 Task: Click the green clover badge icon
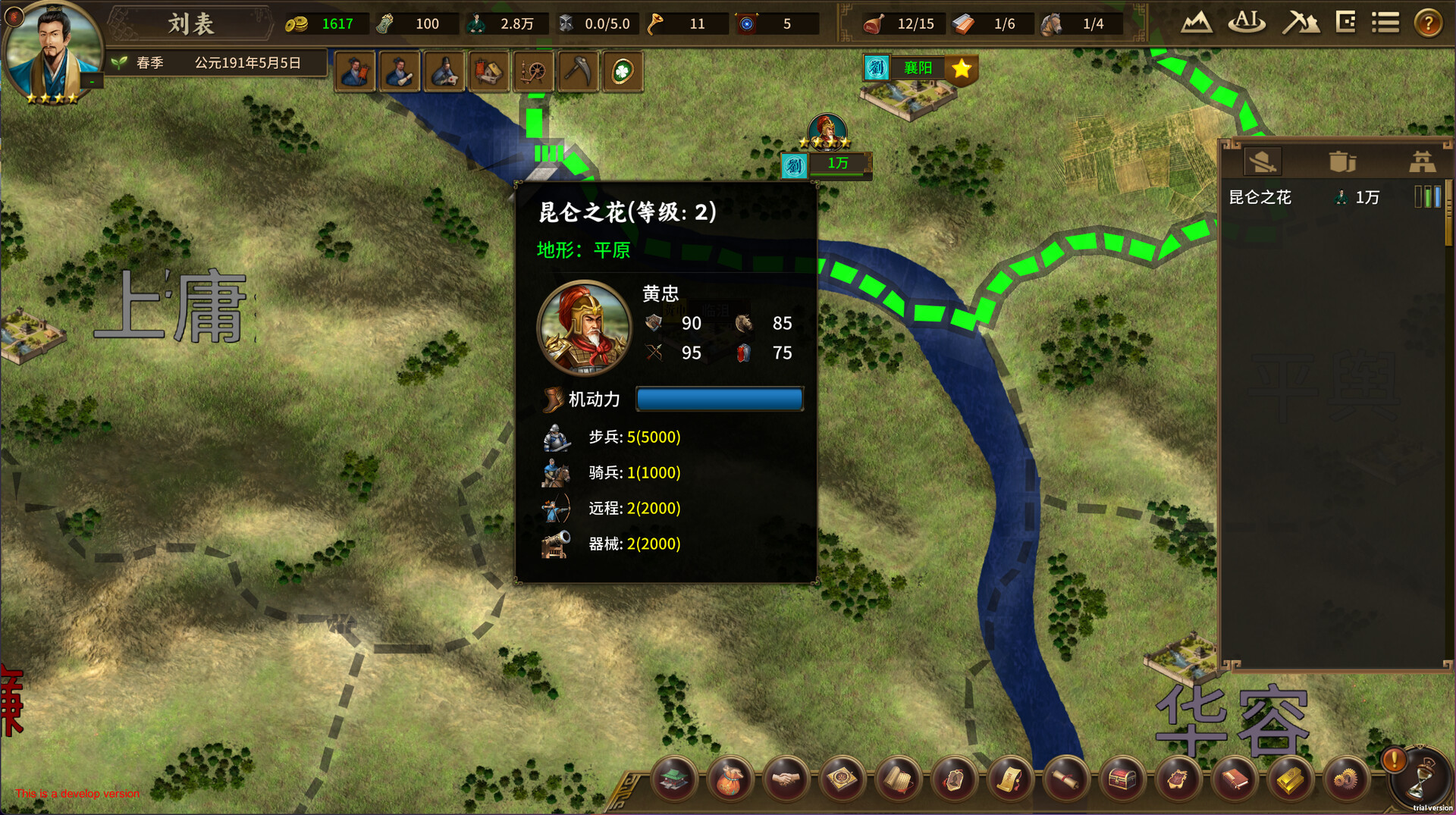tap(623, 72)
